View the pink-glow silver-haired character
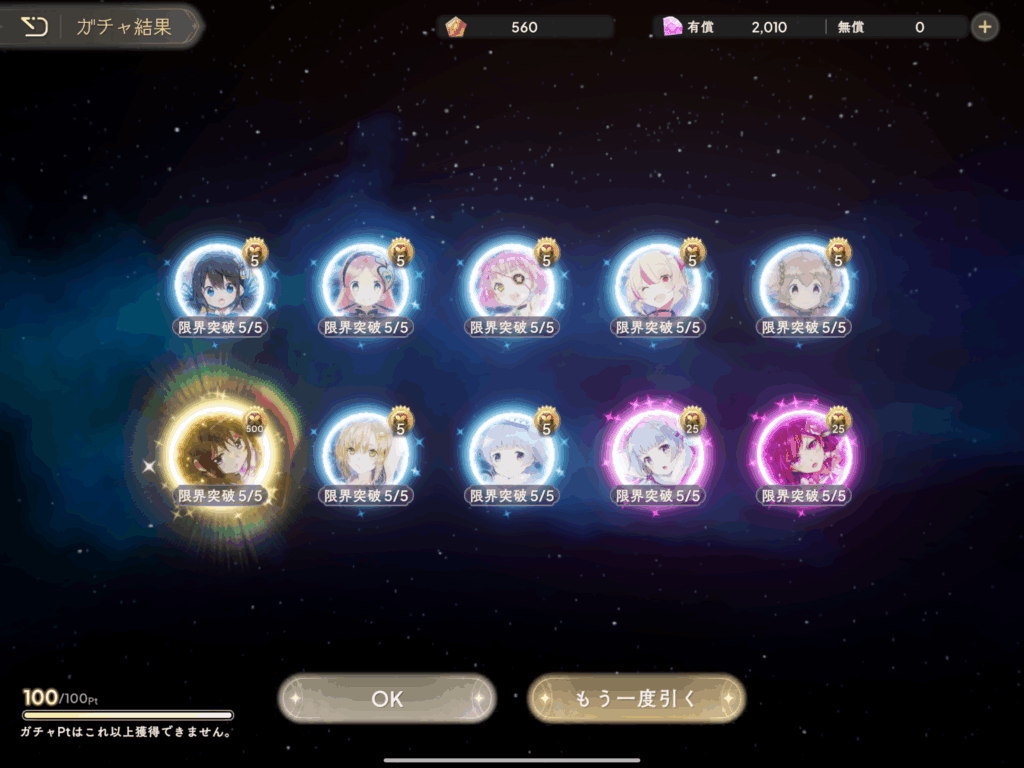This screenshot has height=768, width=1024. [658, 452]
